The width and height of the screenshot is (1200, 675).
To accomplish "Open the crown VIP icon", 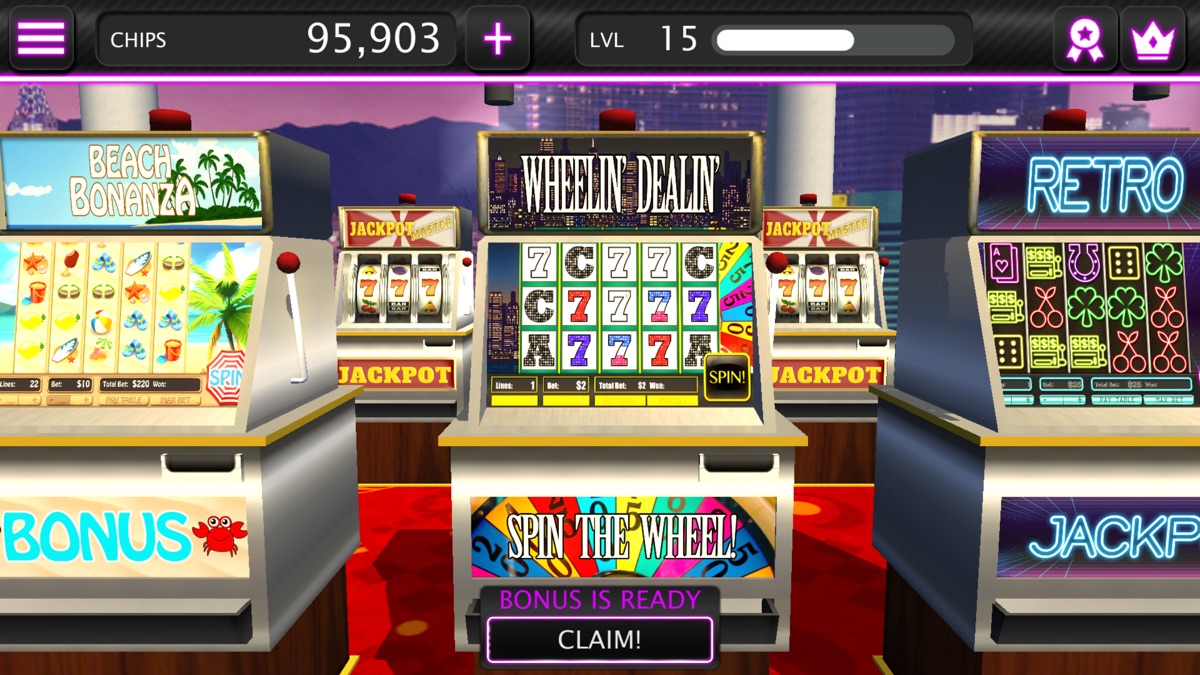I will 1153,40.
